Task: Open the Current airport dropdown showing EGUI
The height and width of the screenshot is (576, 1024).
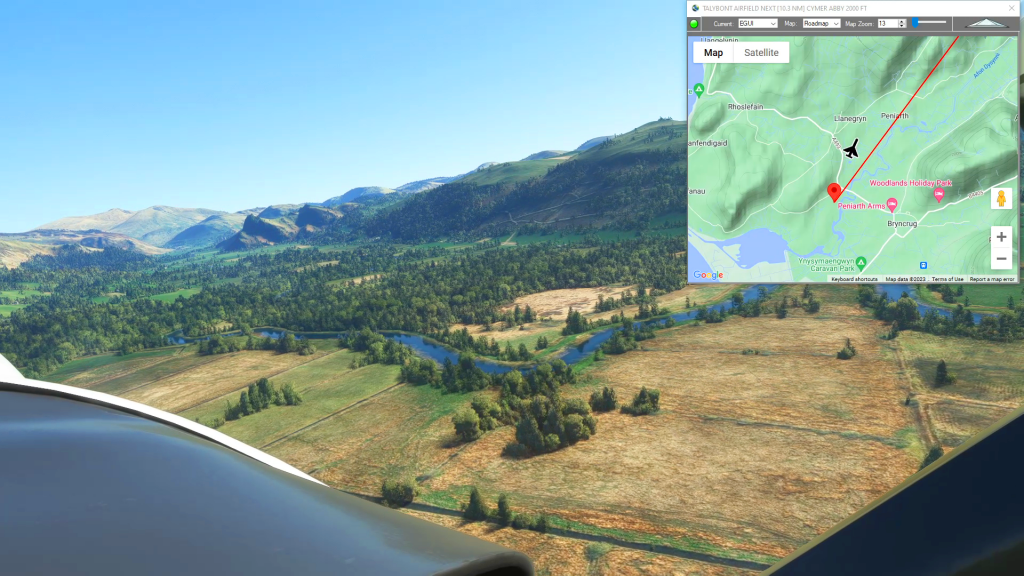Action: click(757, 23)
